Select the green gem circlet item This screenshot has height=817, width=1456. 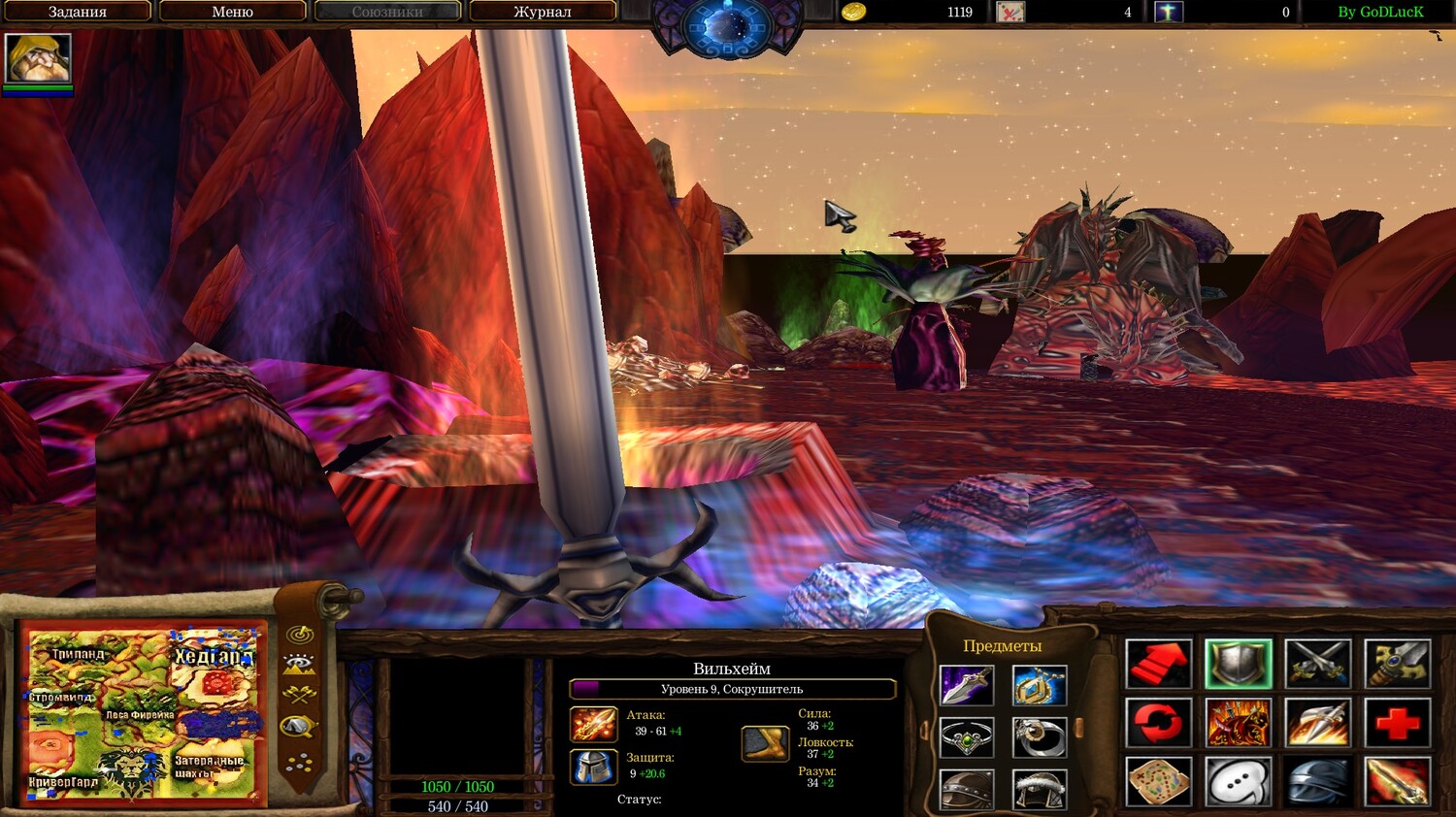[x=967, y=737]
